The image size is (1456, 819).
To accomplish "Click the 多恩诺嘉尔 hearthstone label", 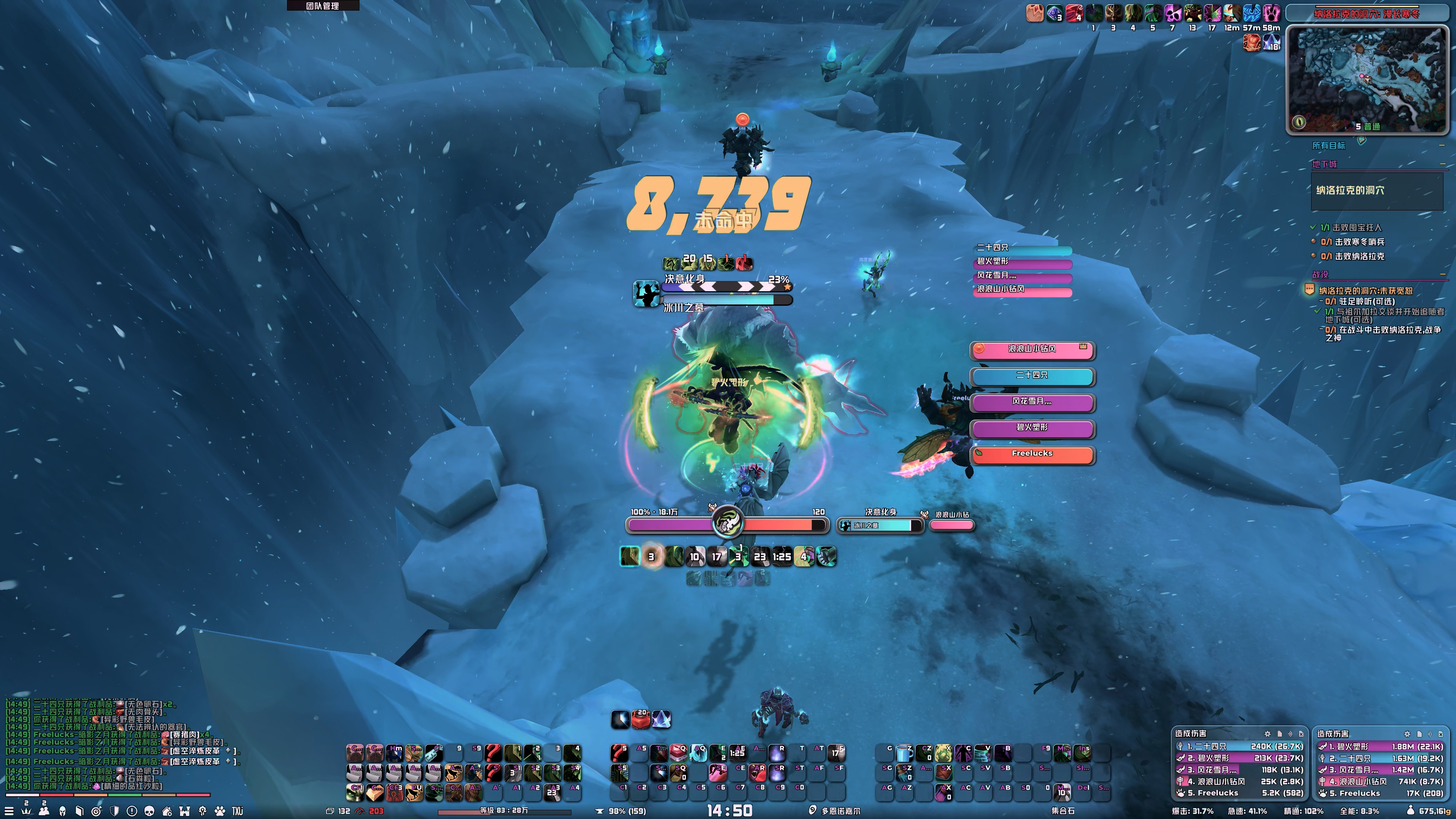I will point(841,811).
